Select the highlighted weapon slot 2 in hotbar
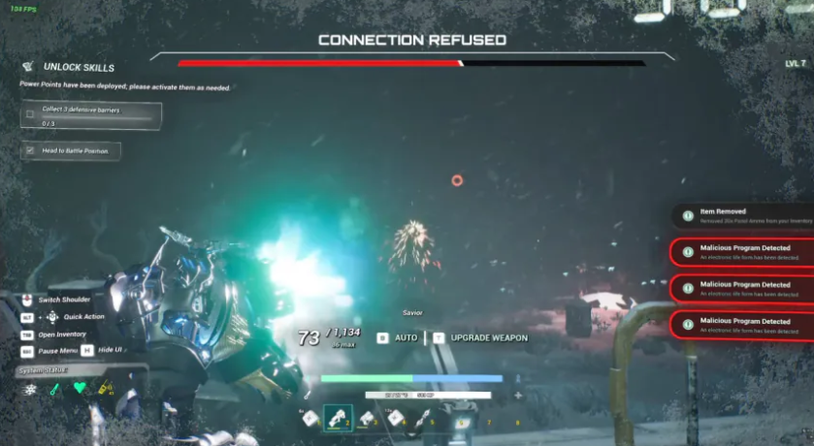The height and width of the screenshot is (446, 814). click(339, 419)
